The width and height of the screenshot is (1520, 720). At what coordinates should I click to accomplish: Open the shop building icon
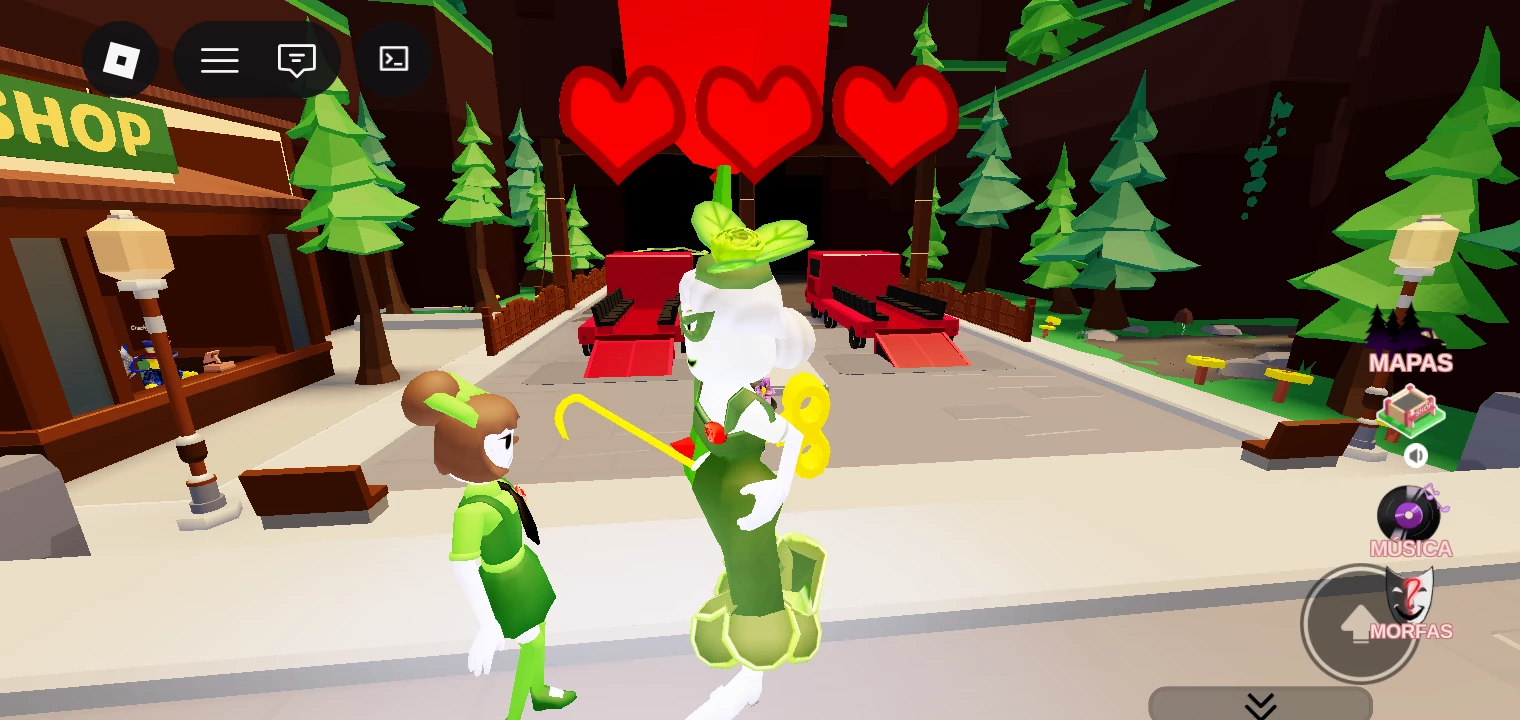pos(1410,412)
